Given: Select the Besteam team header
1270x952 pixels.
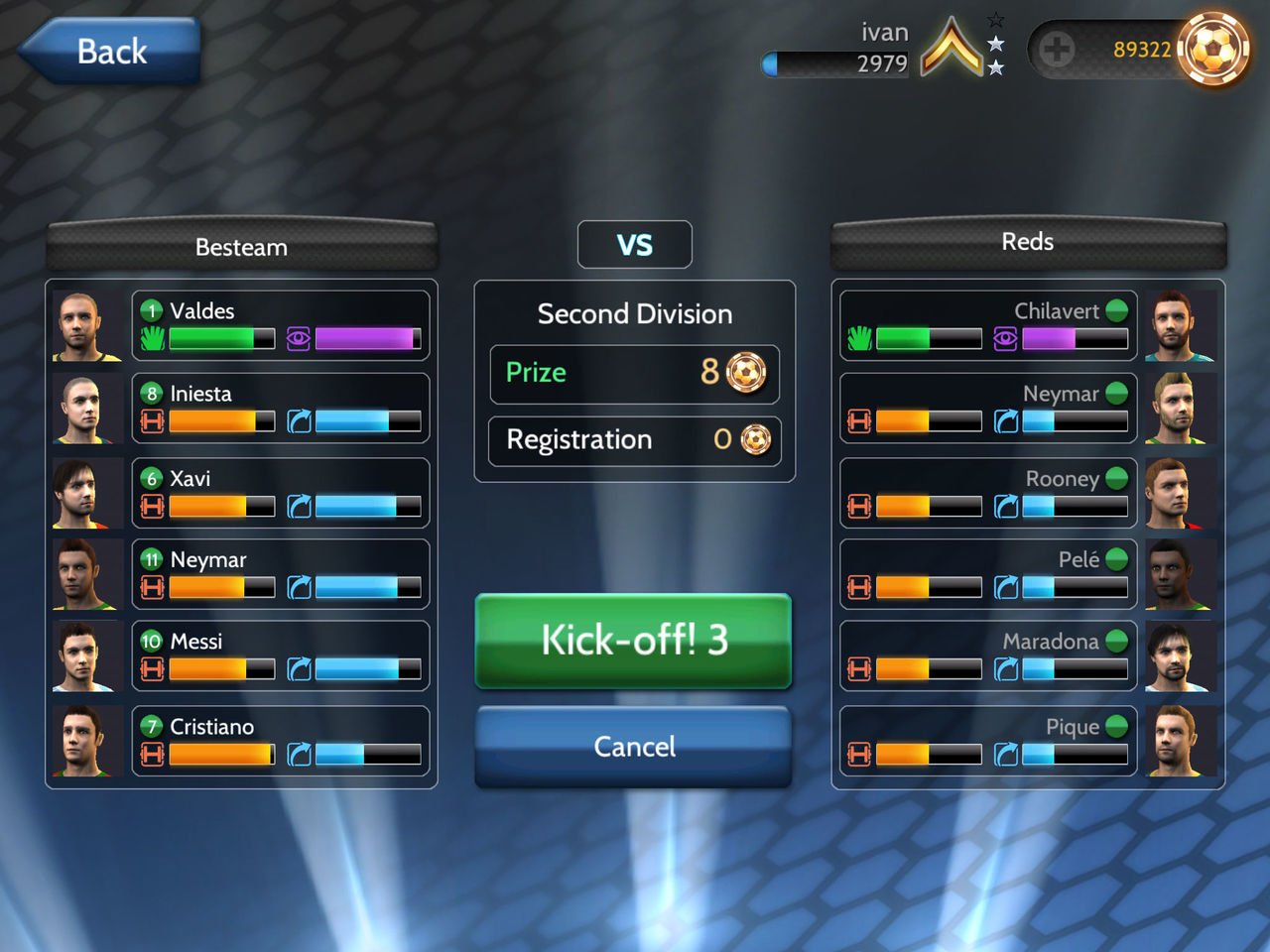Looking at the screenshot, I should click(x=241, y=246).
